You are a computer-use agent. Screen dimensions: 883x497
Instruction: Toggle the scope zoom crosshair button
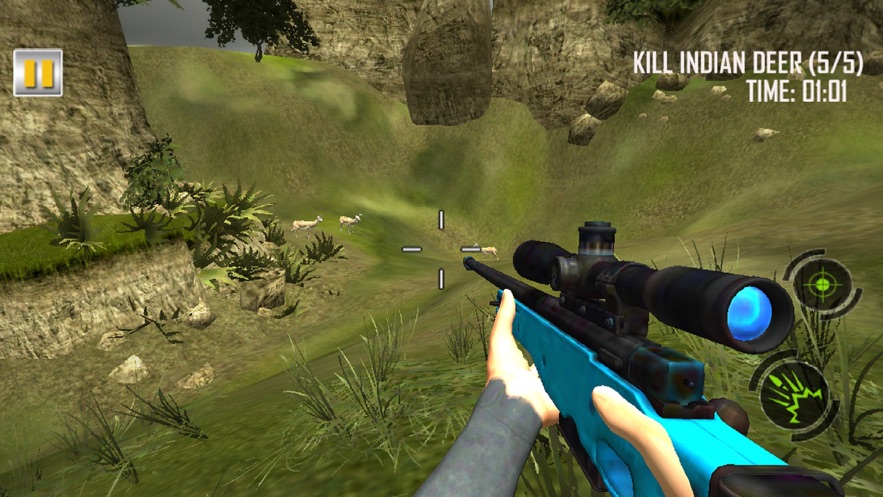click(x=821, y=285)
